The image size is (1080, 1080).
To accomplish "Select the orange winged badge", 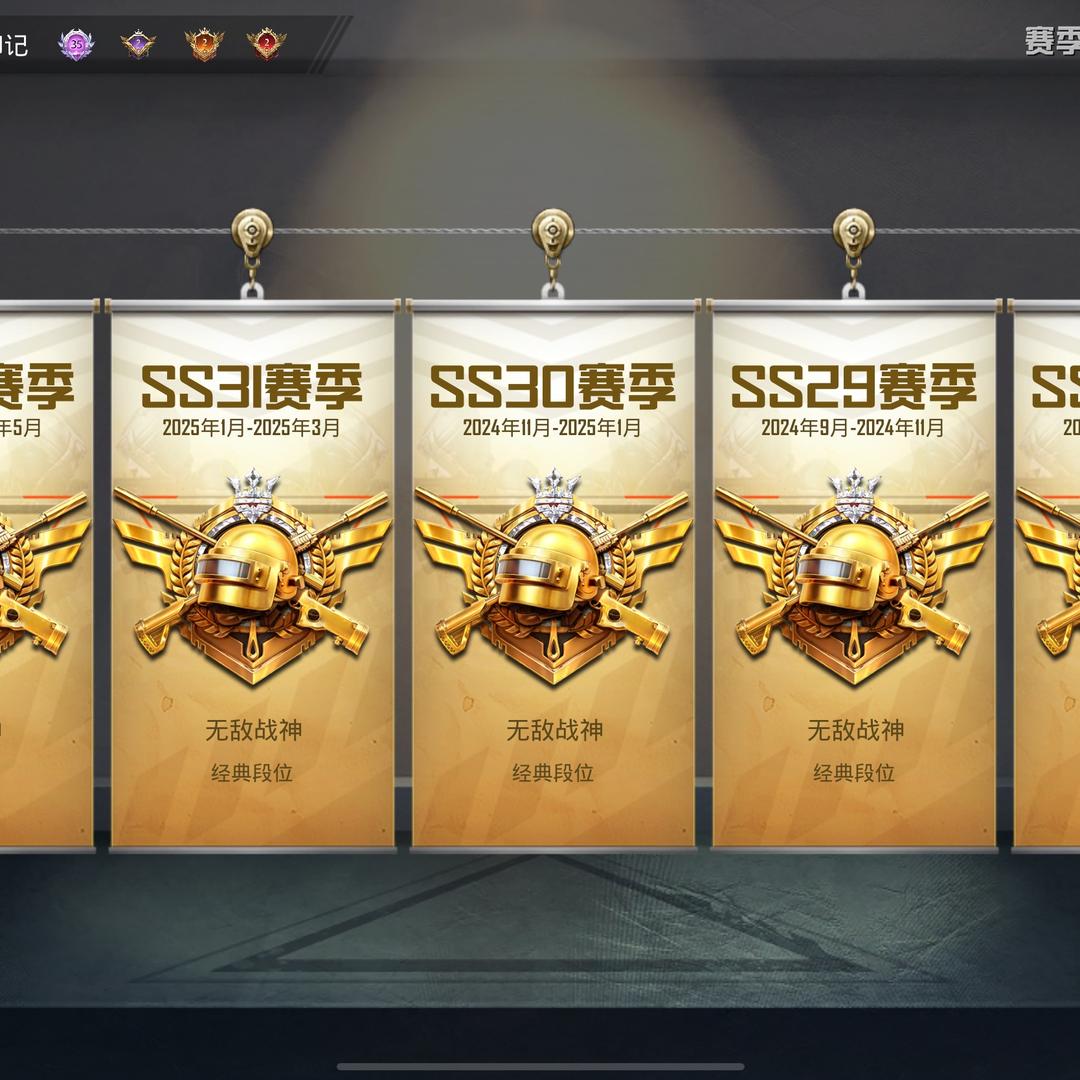I will (x=204, y=44).
